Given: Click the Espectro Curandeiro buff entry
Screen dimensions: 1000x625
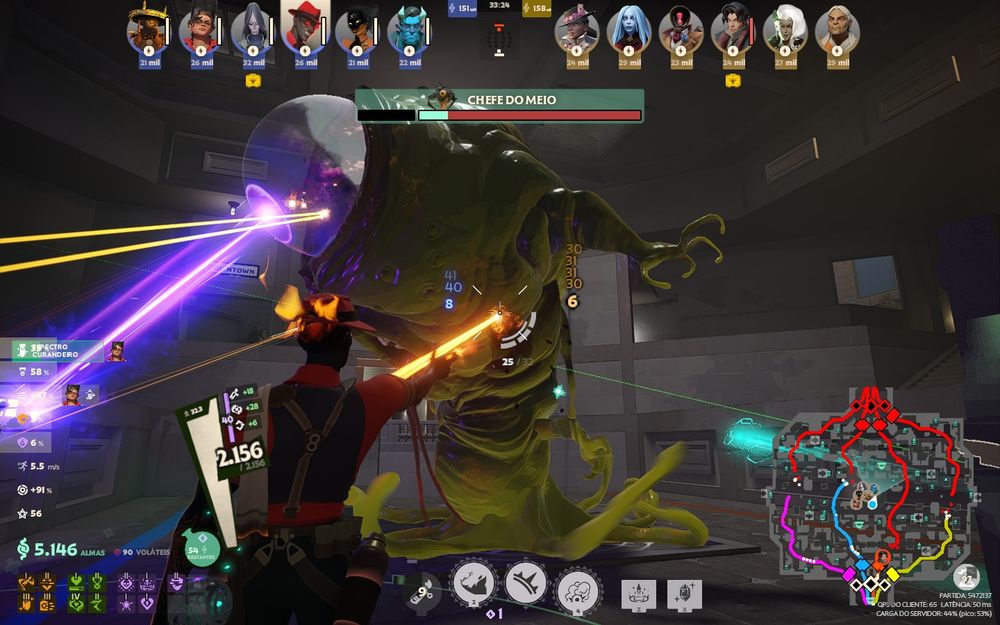Looking at the screenshot, I should [x=57, y=351].
